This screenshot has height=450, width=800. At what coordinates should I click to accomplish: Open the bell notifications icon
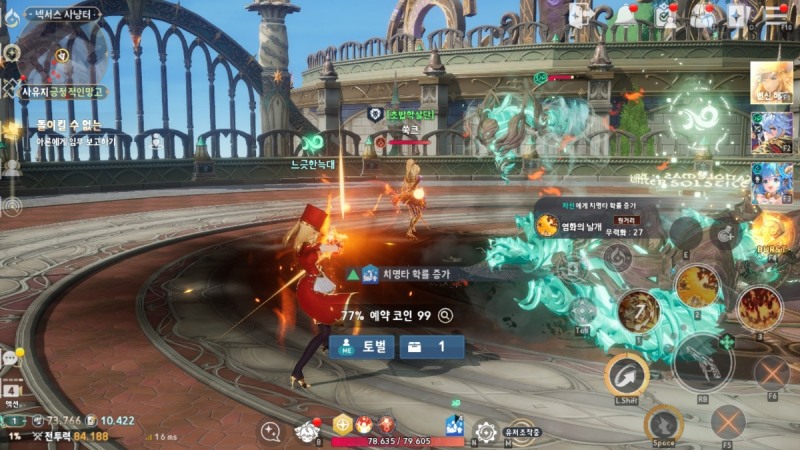[x=626, y=15]
